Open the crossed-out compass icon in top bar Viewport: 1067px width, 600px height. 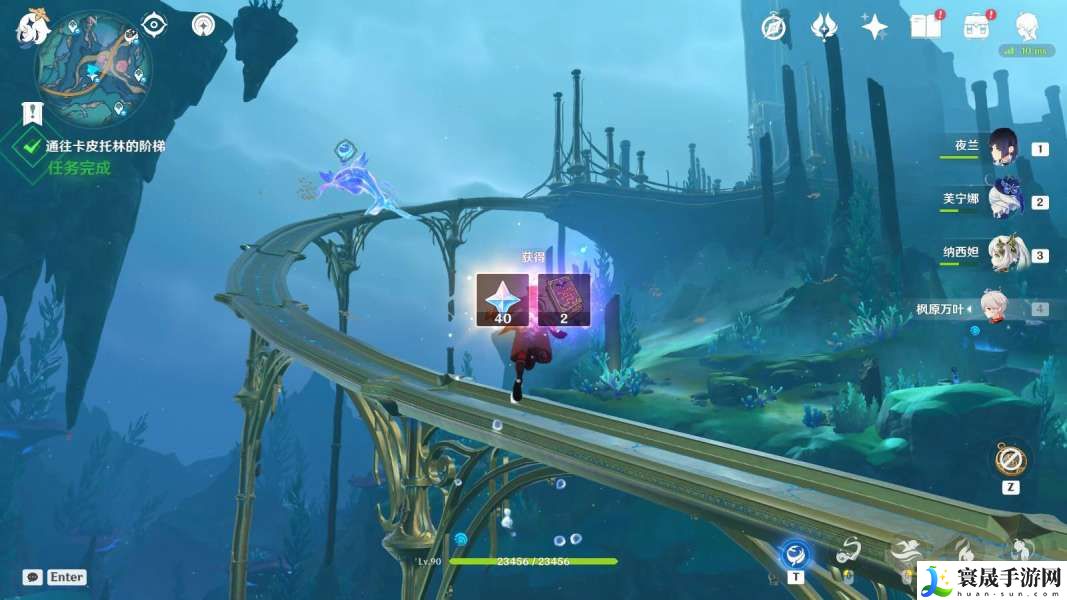pos(773,27)
